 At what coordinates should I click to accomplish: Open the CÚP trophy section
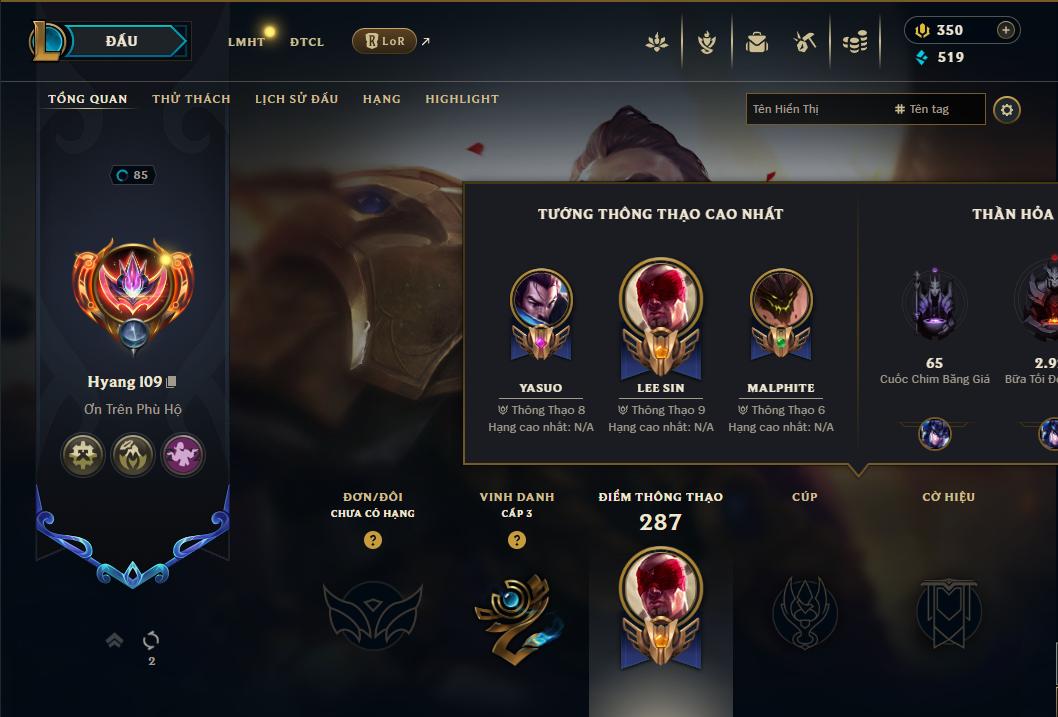coord(805,611)
